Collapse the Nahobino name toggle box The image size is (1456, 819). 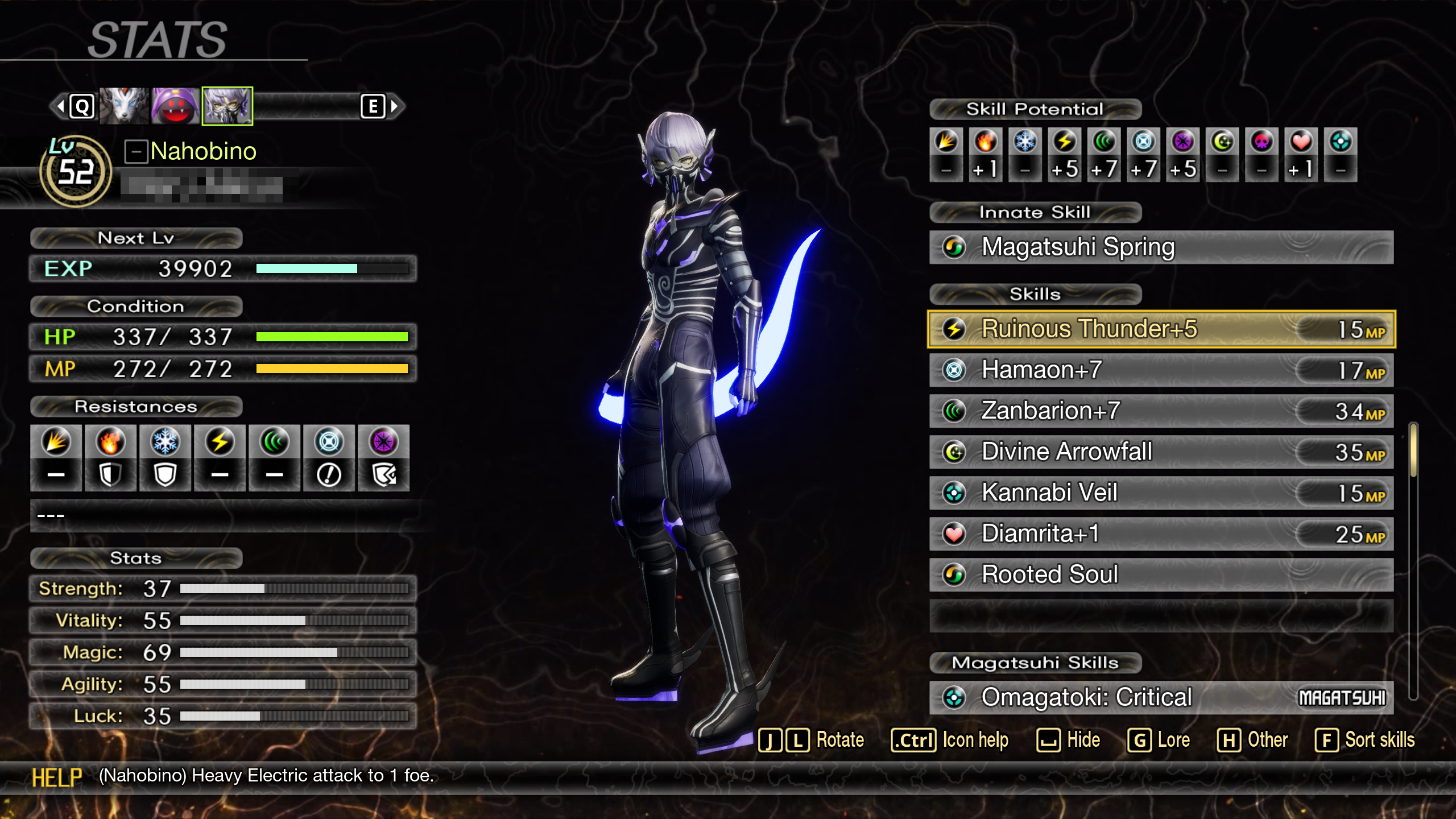[x=136, y=151]
